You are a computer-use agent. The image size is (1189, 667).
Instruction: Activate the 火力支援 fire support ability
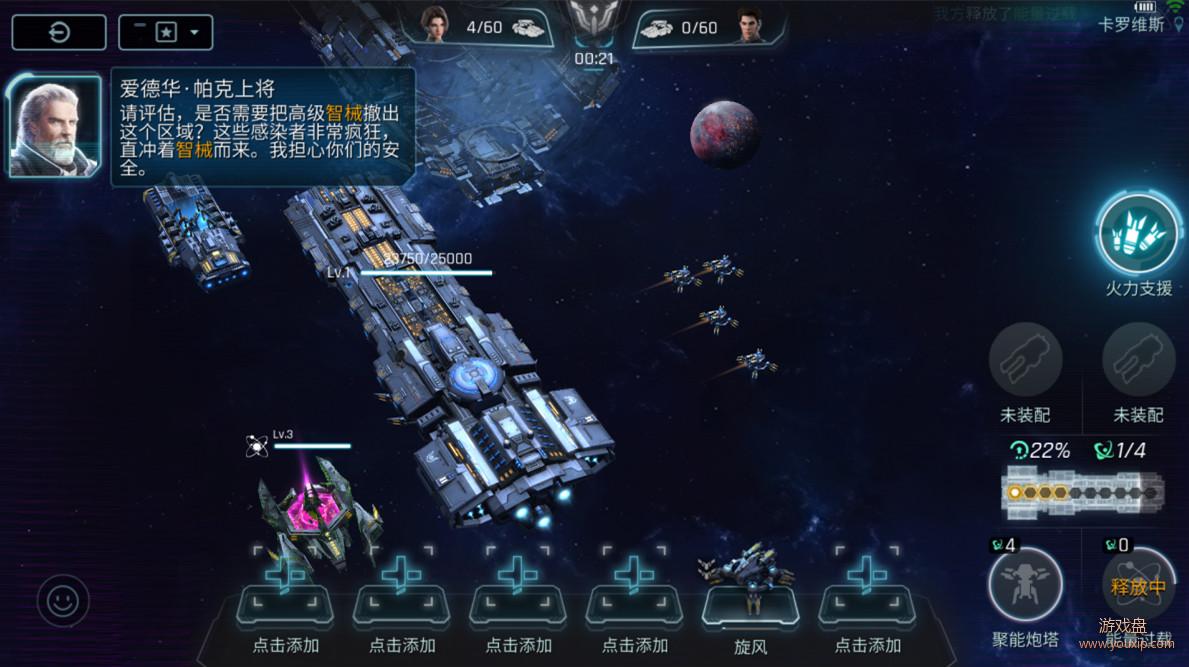[x=1137, y=234]
